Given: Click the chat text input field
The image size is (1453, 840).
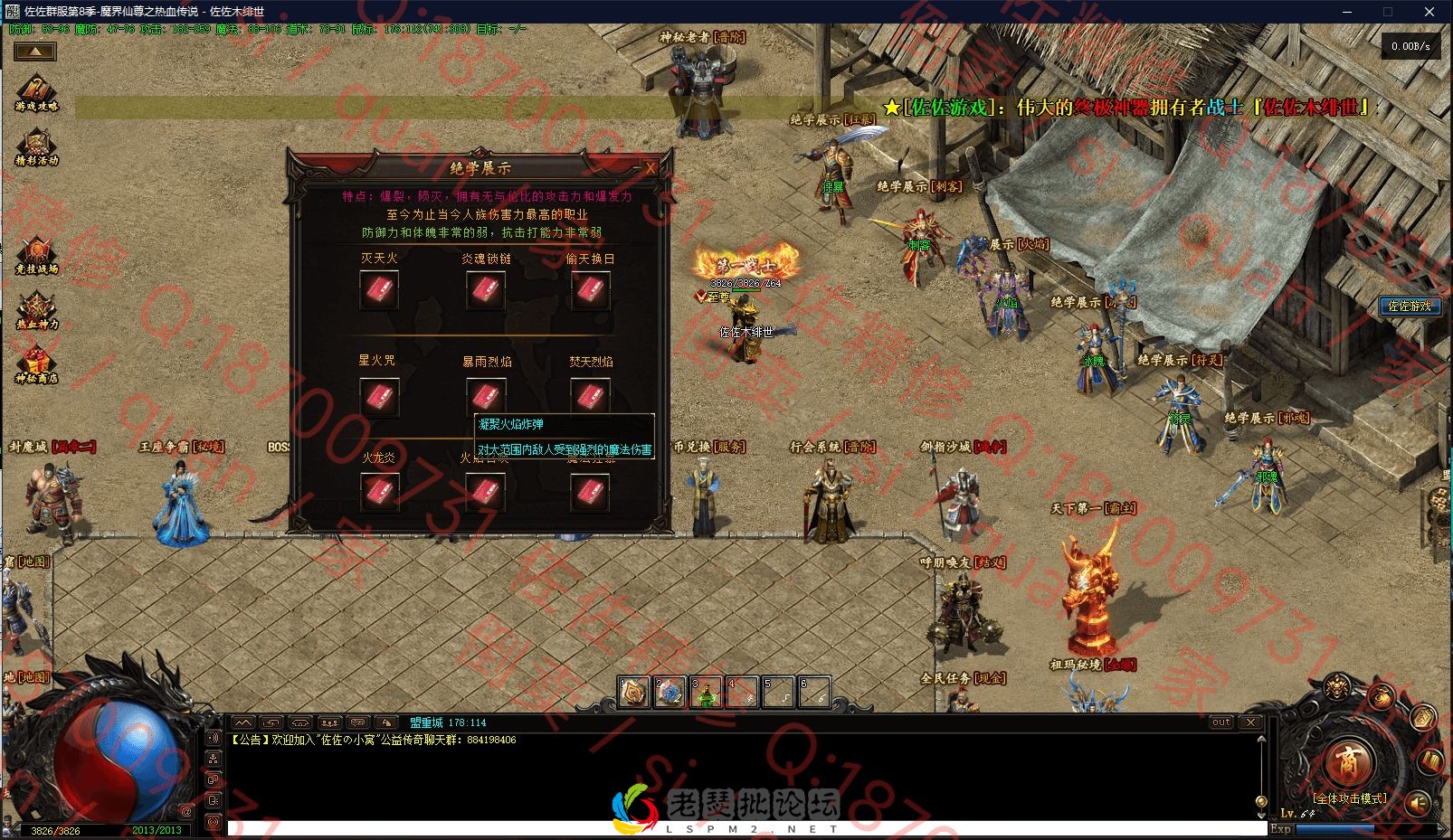Looking at the screenshot, I should (724, 828).
